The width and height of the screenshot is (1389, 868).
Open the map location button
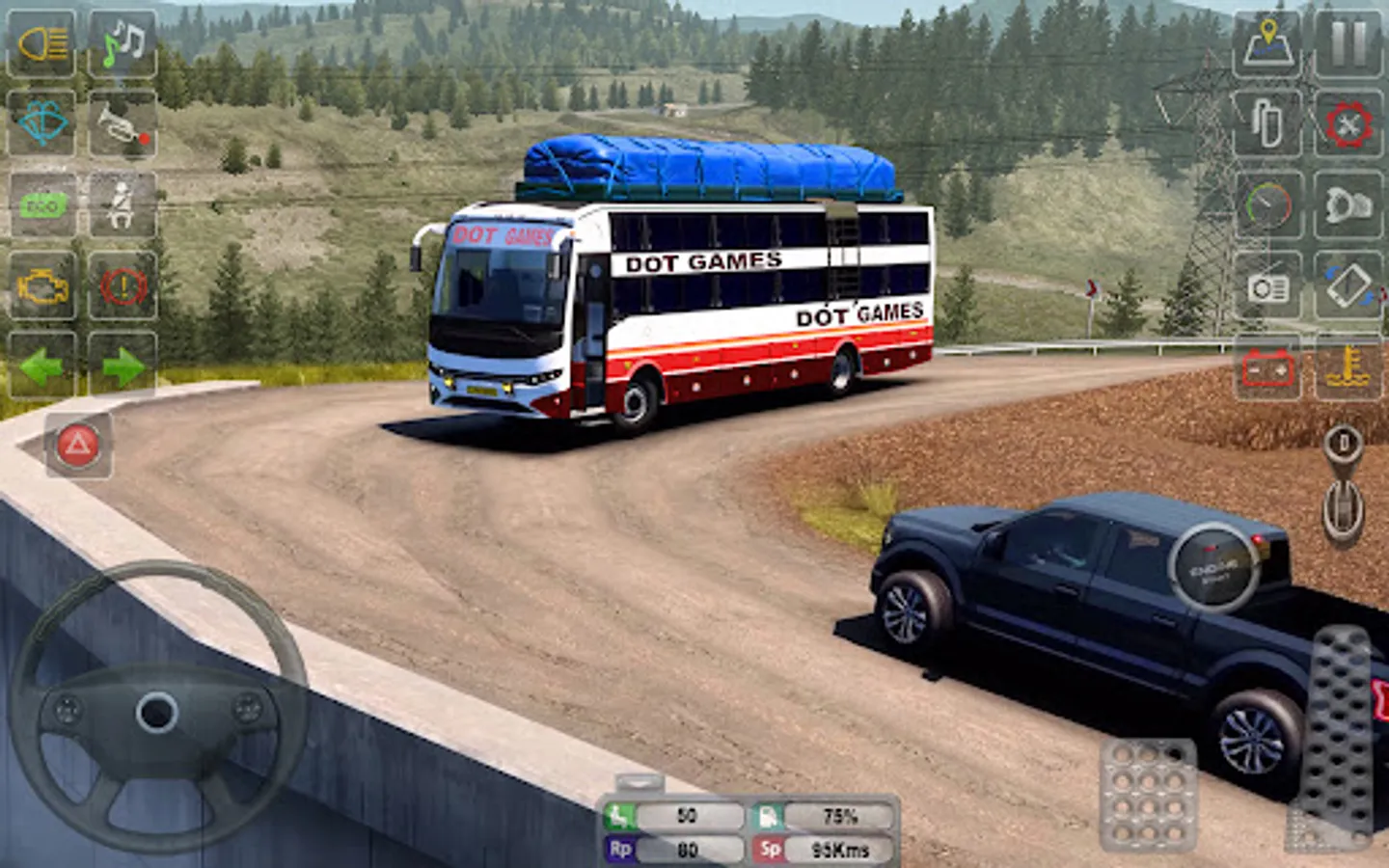(1267, 43)
